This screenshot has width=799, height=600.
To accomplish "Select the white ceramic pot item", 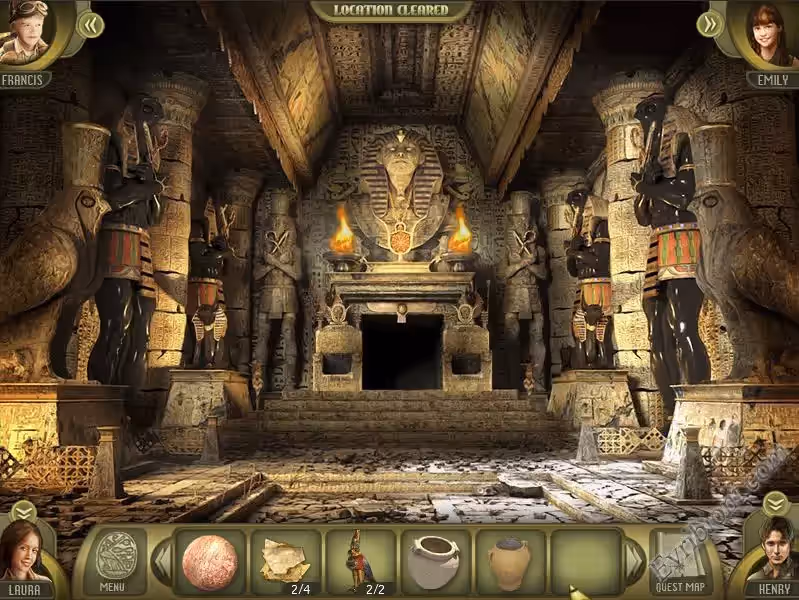I will [x=435, y=561].
